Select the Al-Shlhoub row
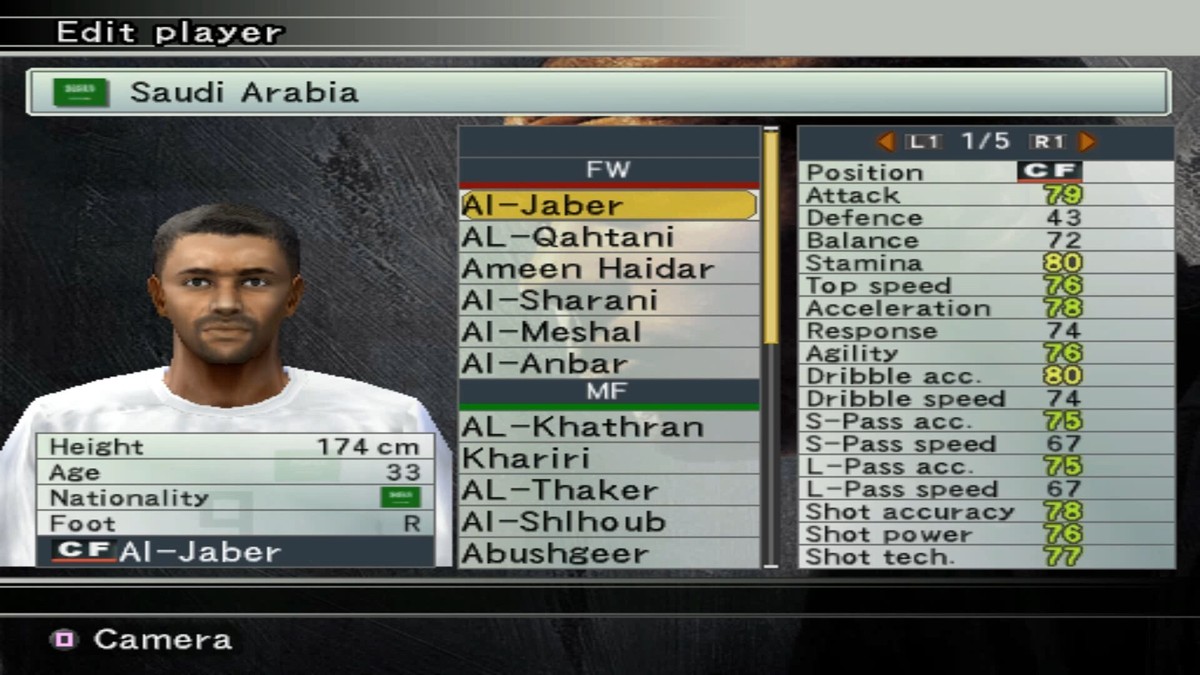The image size is (1200, 675). (608, 522)
